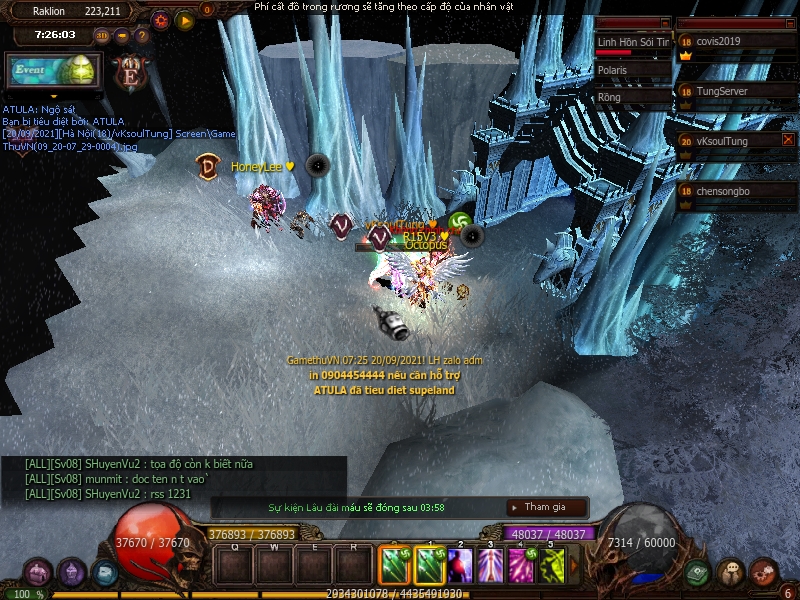This screenshot has height=600, width=800.
Task: Toggle the 3D view button
Action: [102, 35]
